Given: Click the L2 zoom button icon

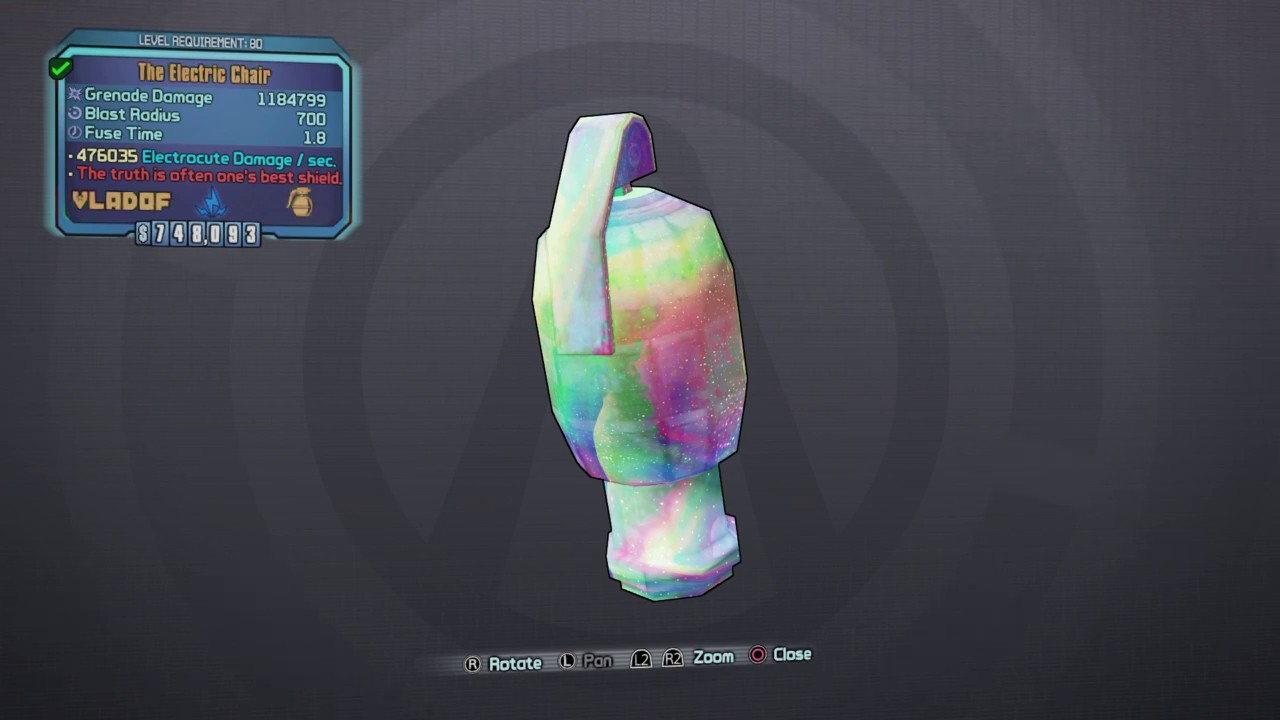Looking at the screenshot, I should tap(641, 658).
